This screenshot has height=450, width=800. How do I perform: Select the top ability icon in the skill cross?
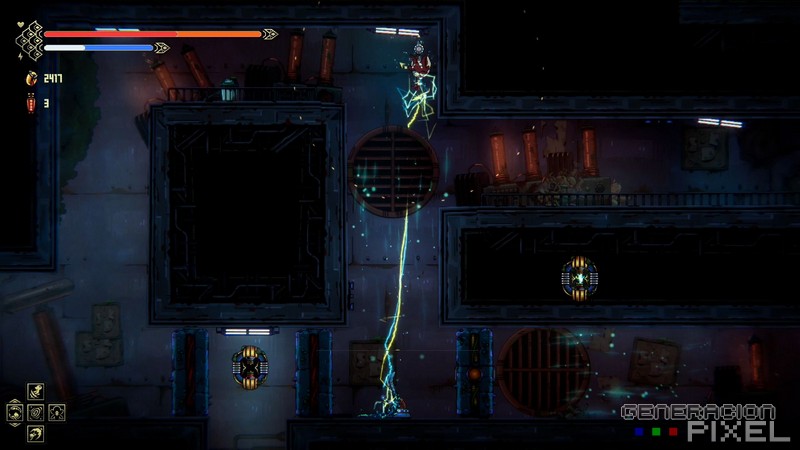tap(36, 392)
